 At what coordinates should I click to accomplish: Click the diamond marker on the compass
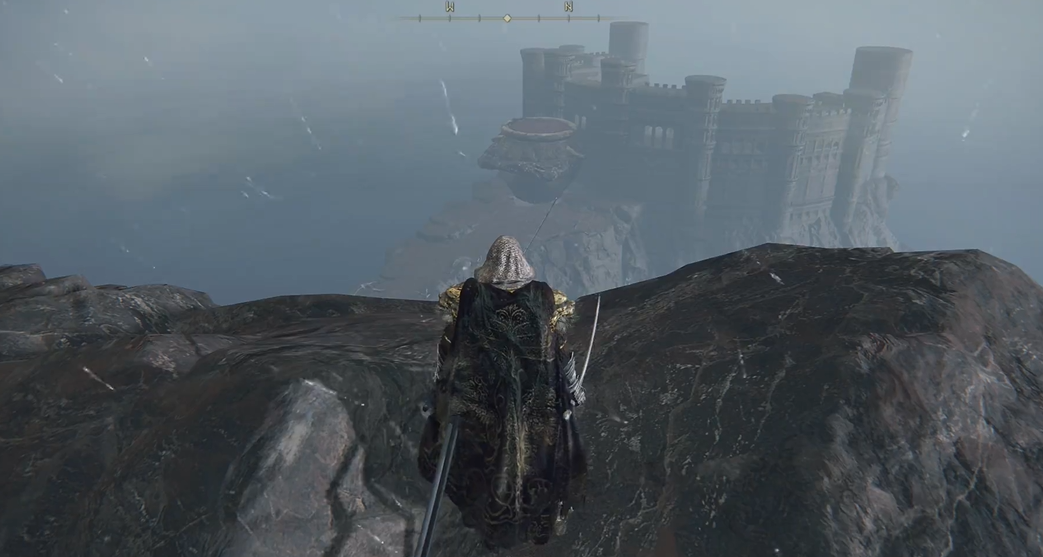point(507,18)
